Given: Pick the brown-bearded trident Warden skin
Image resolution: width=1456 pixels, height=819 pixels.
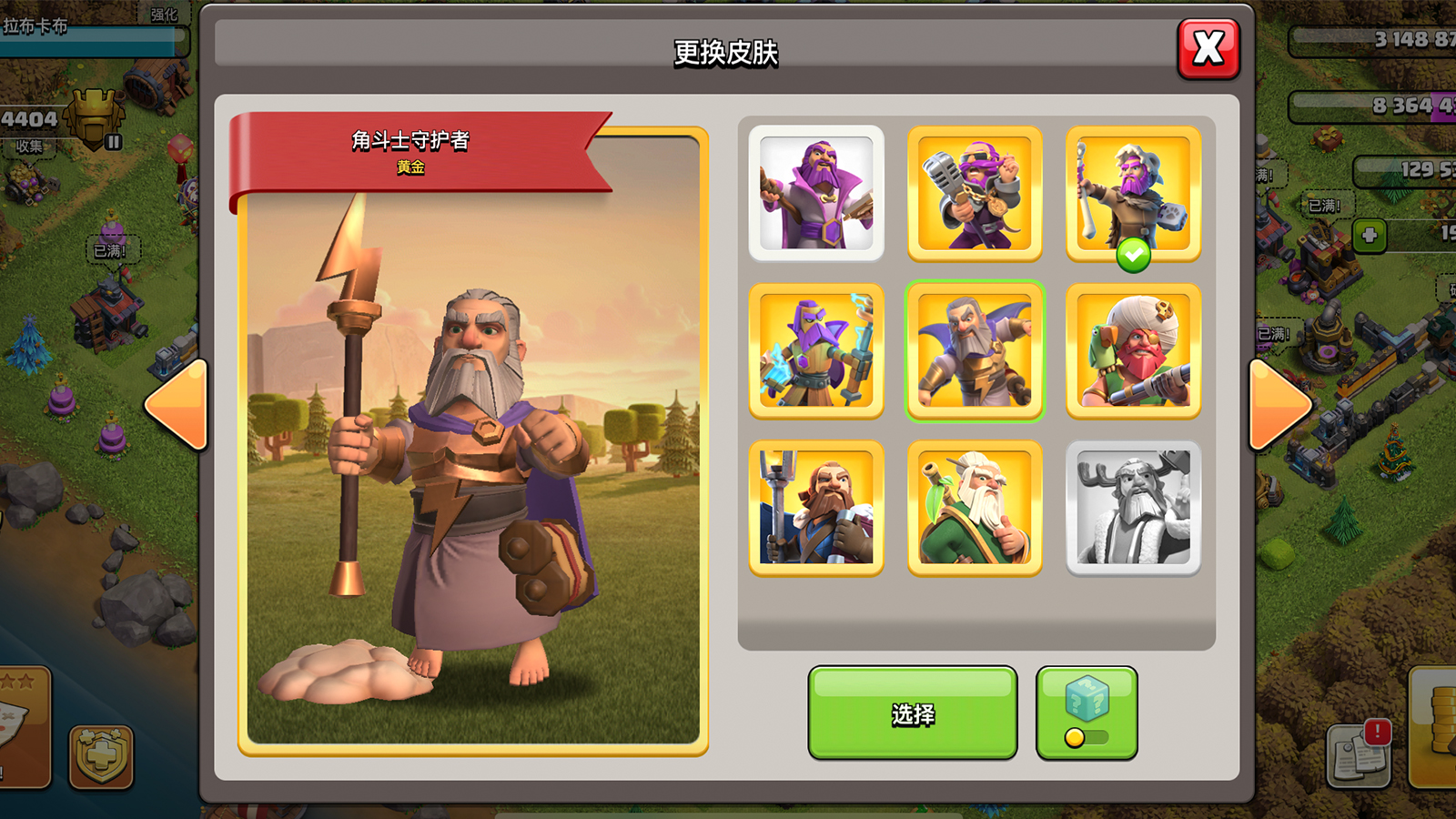Looking at the screenshot, I should pyautogui.click(x=816, y=508).
